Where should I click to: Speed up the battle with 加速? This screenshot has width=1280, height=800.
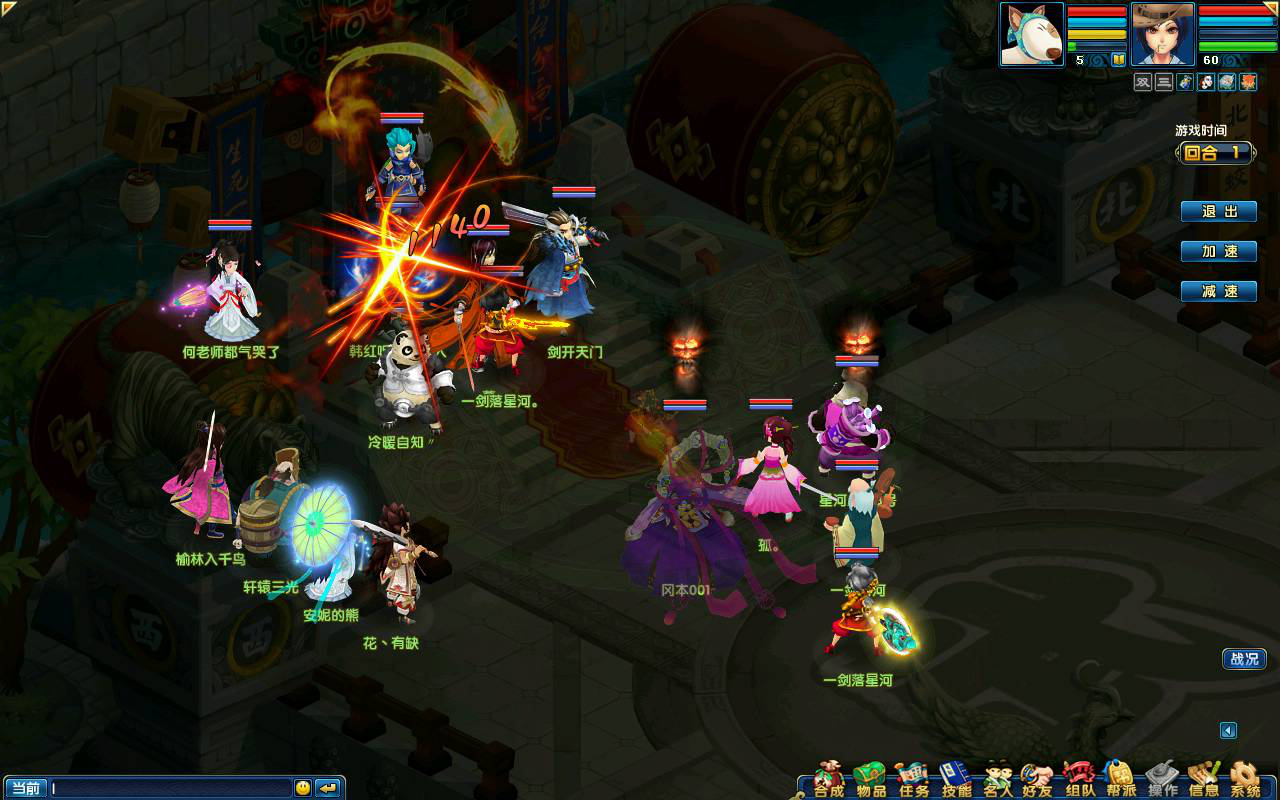(1219, 252)
